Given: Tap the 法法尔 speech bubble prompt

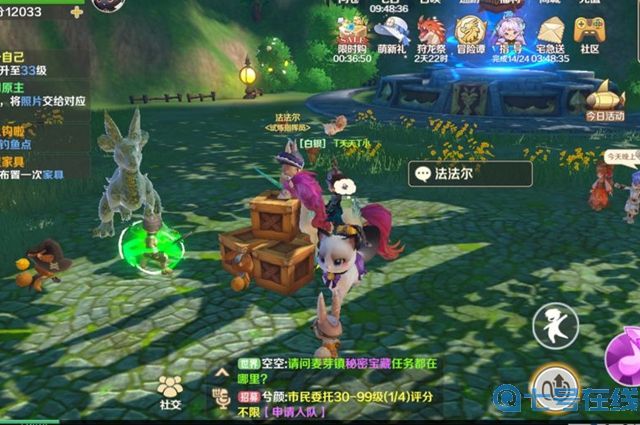Looking at the screenshot, I should coord(455,174).
